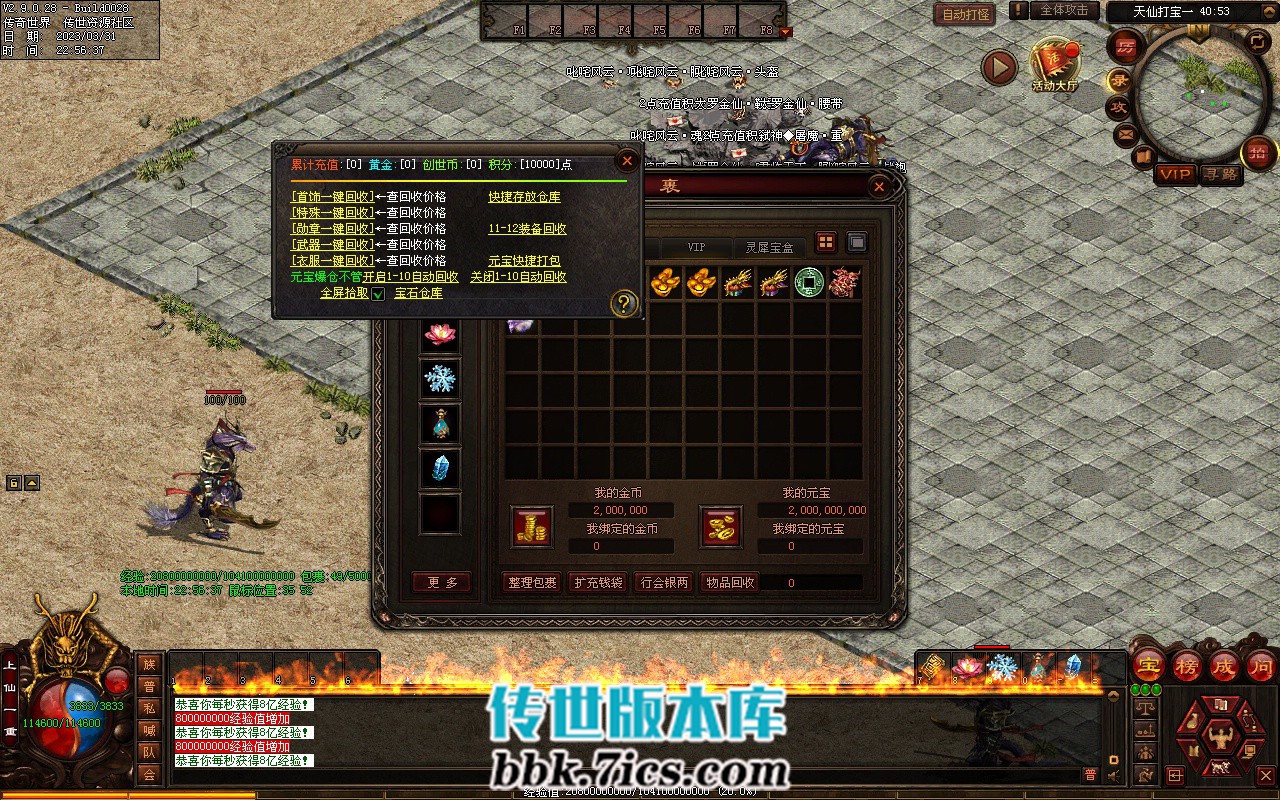The image size is (1280, 800).
Task: Open the mail envelope icon
Action: pos(1126,134)
